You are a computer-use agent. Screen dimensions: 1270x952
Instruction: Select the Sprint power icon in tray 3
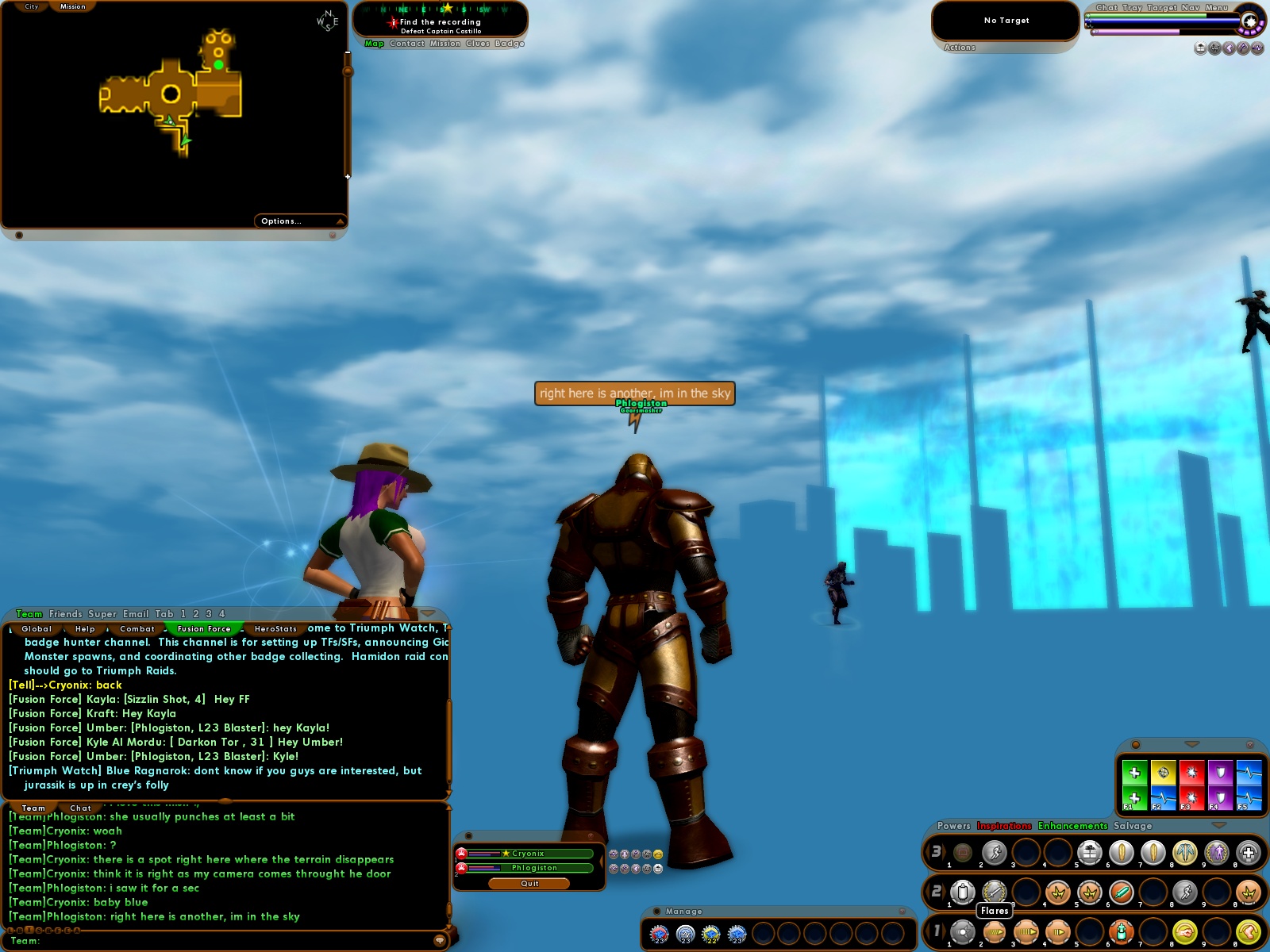tap(995, 853)
